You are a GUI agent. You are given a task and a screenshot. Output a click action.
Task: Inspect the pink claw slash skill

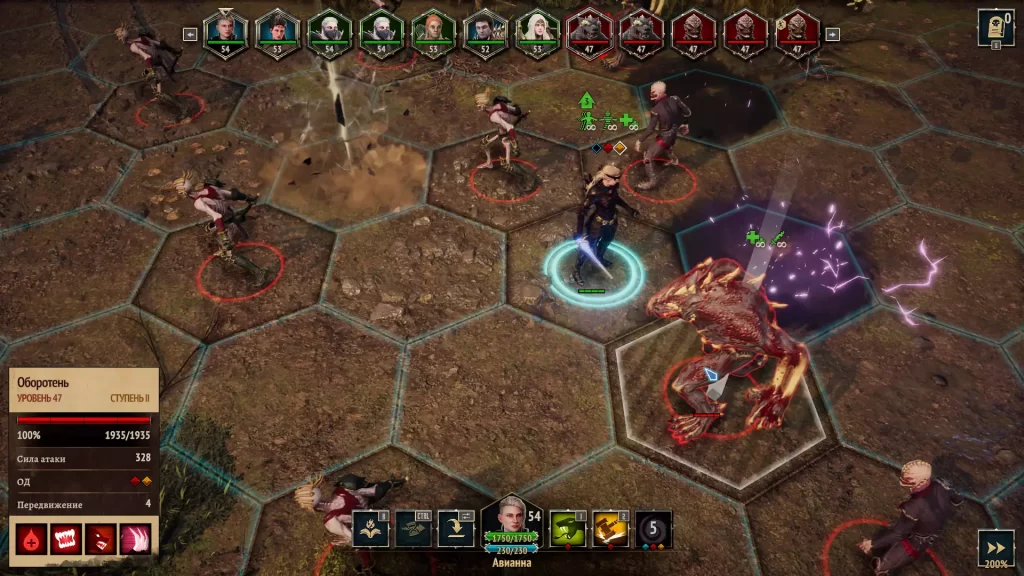click(x=135, y=540)
